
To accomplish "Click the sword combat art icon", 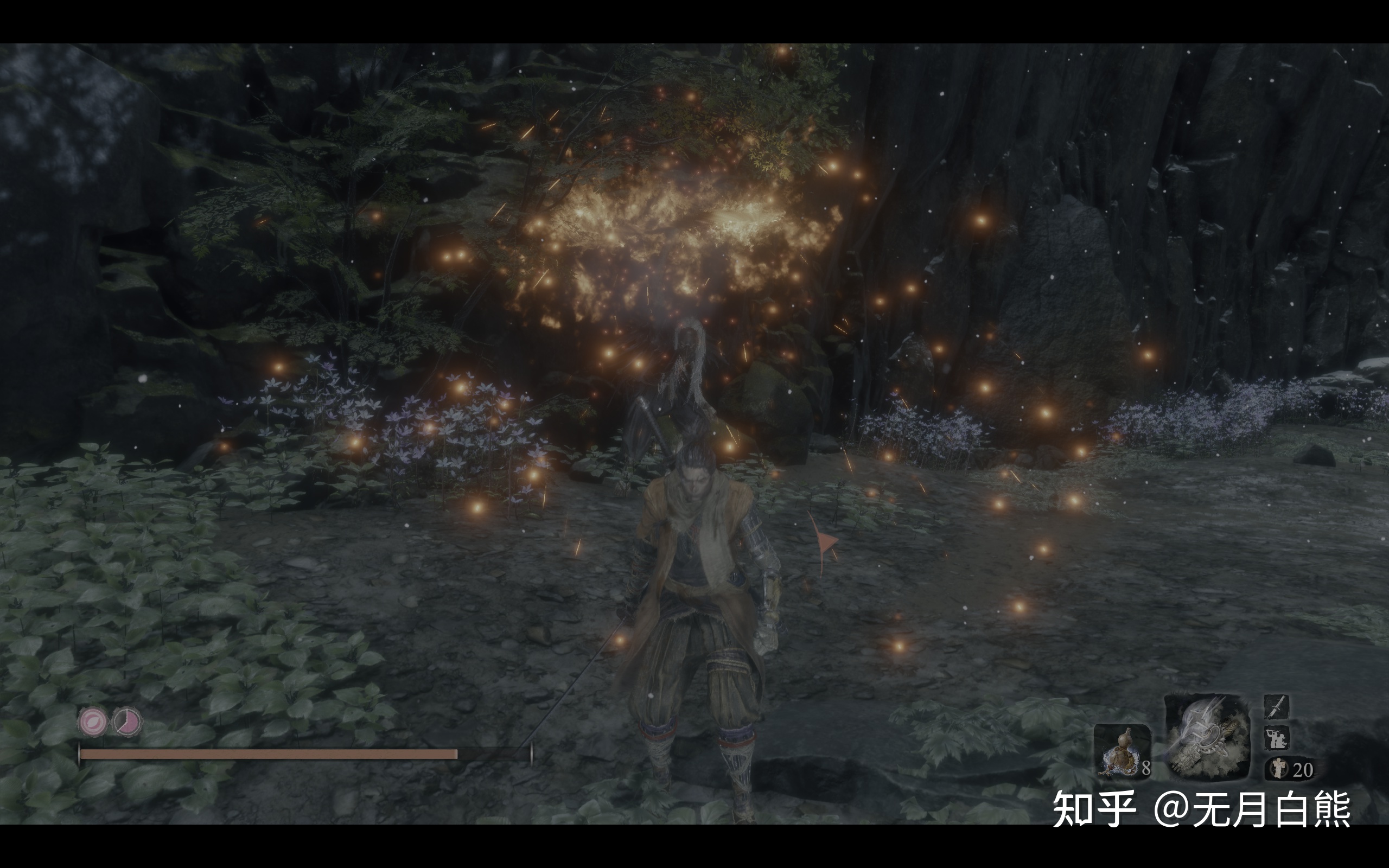I will pyautogui.click(x=1277, y=707).
